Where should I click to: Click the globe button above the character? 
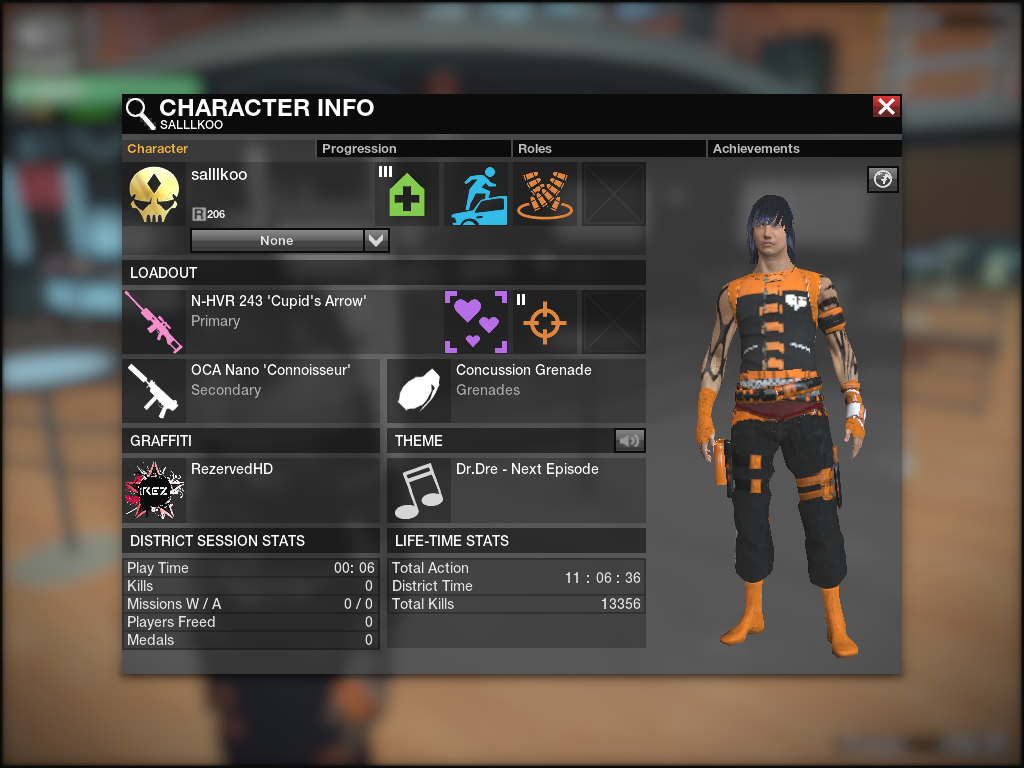click(x=883, y=179)
